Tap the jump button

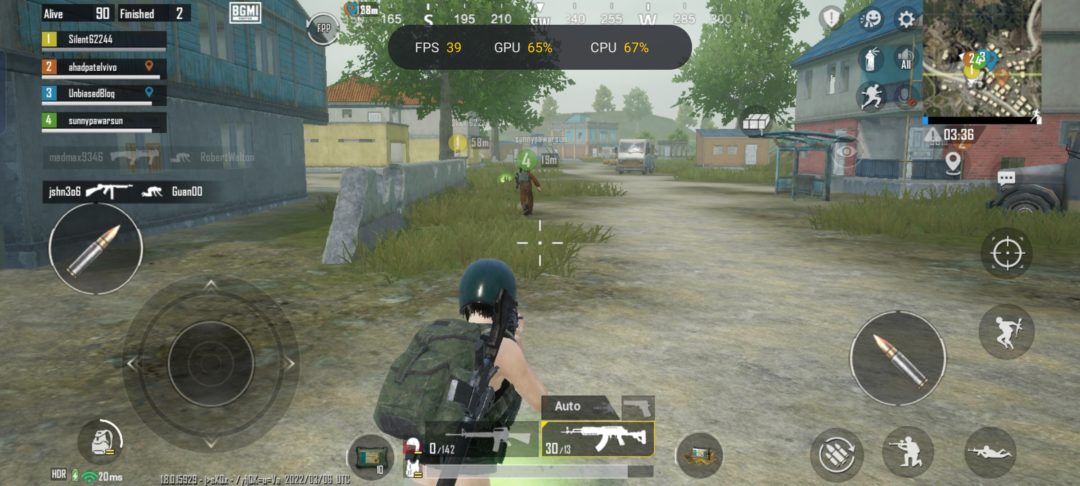1006,331
